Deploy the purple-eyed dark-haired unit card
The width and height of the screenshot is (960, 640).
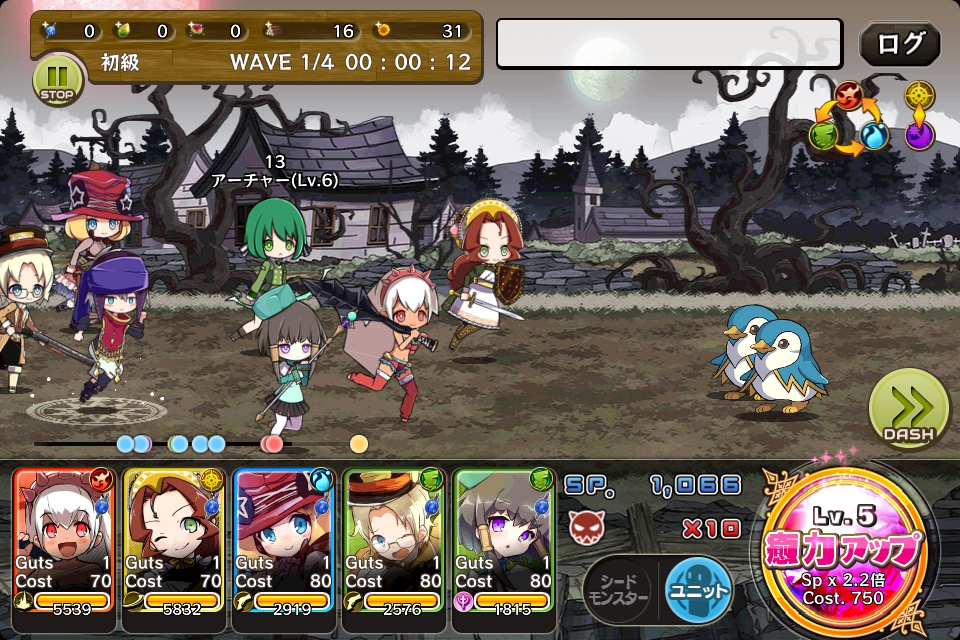pos(504,540)
